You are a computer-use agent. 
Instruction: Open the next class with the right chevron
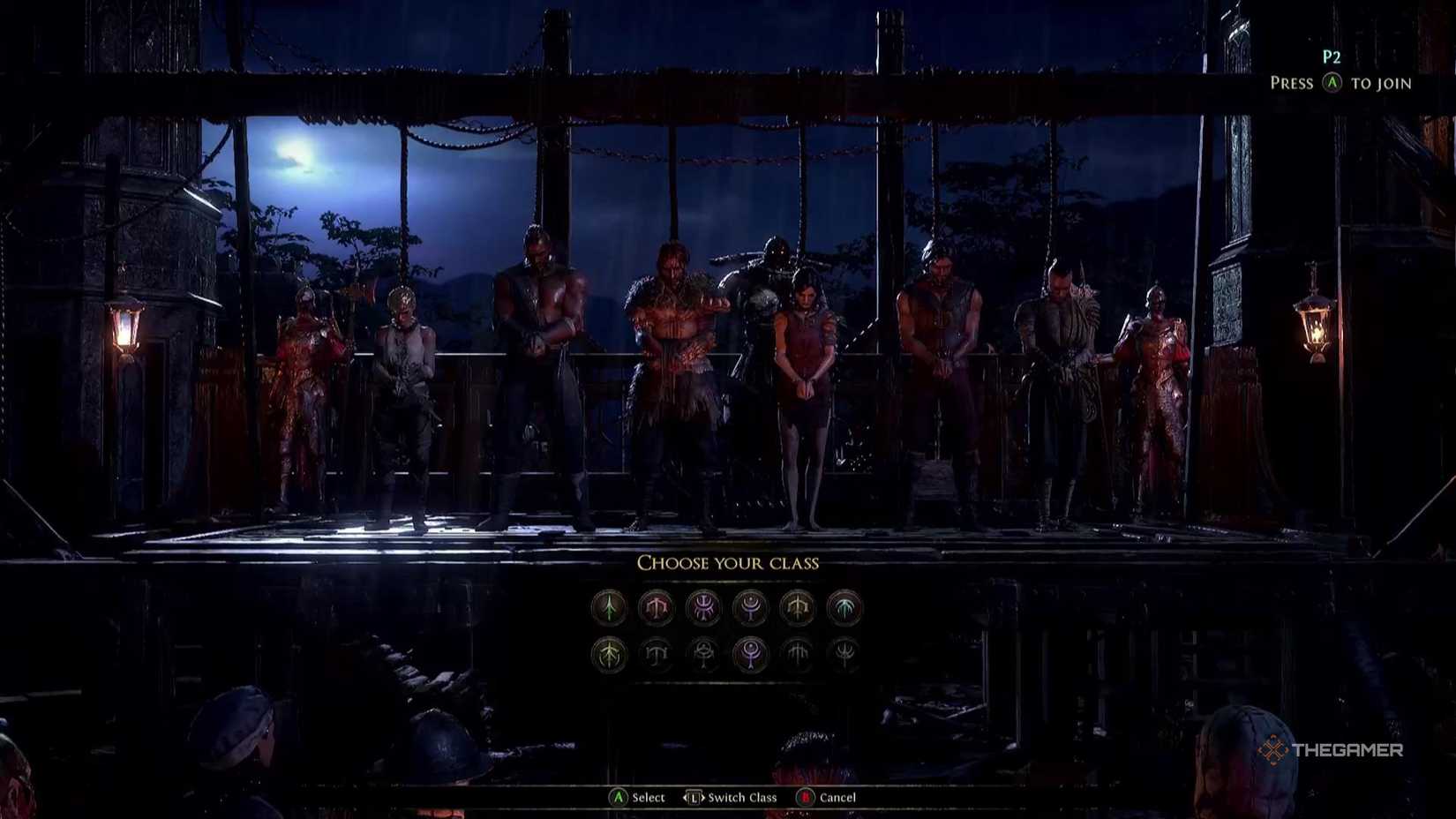[703, 797]
